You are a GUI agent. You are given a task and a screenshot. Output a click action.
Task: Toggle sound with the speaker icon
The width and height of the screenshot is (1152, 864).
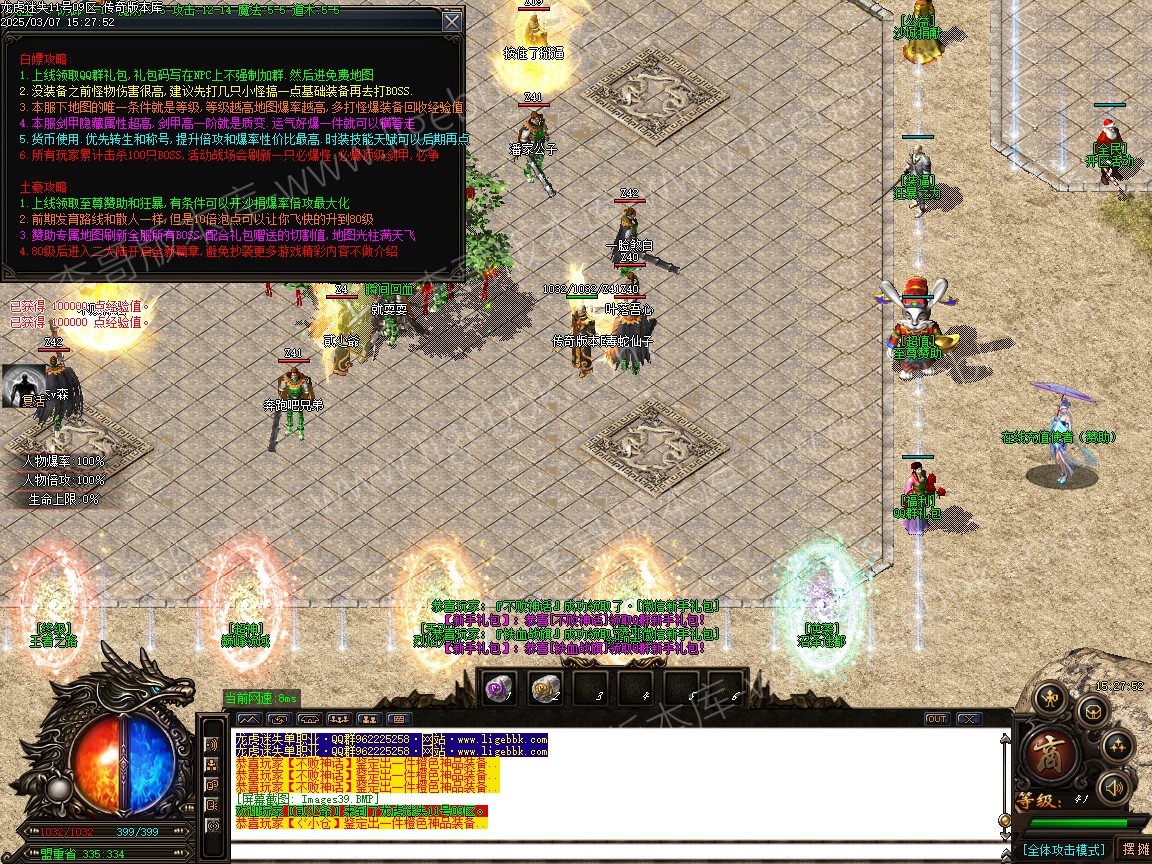point(1112,788)
